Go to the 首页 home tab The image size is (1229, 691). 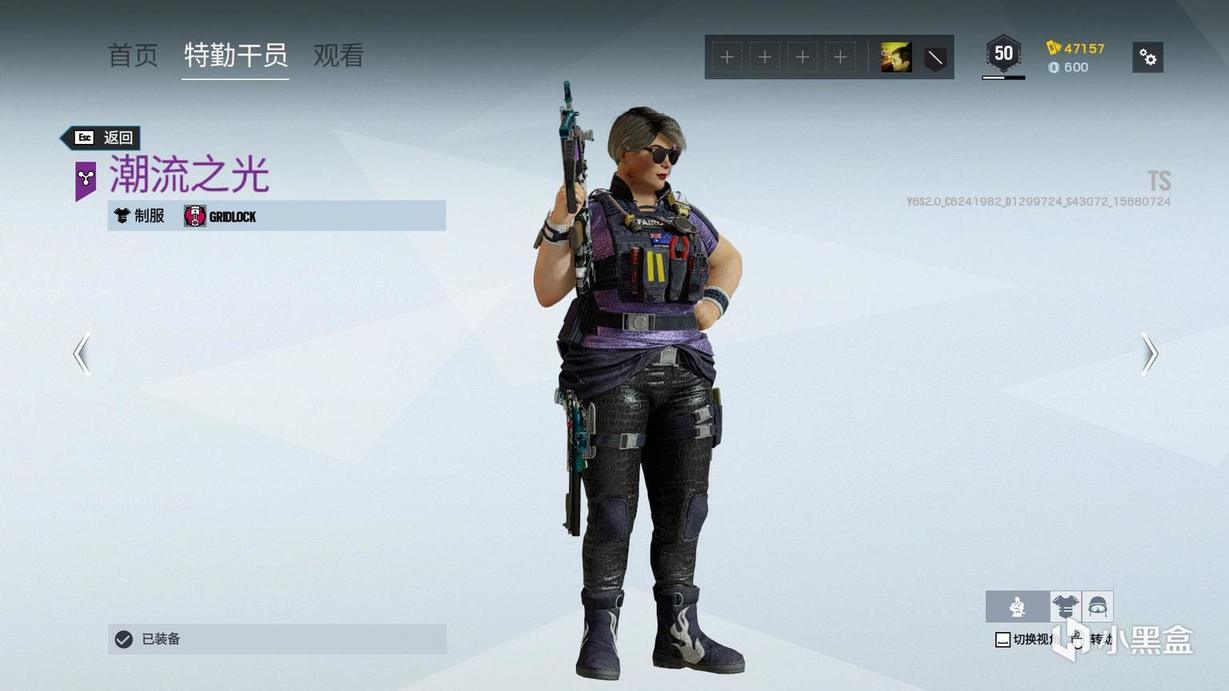click(133, 56)
